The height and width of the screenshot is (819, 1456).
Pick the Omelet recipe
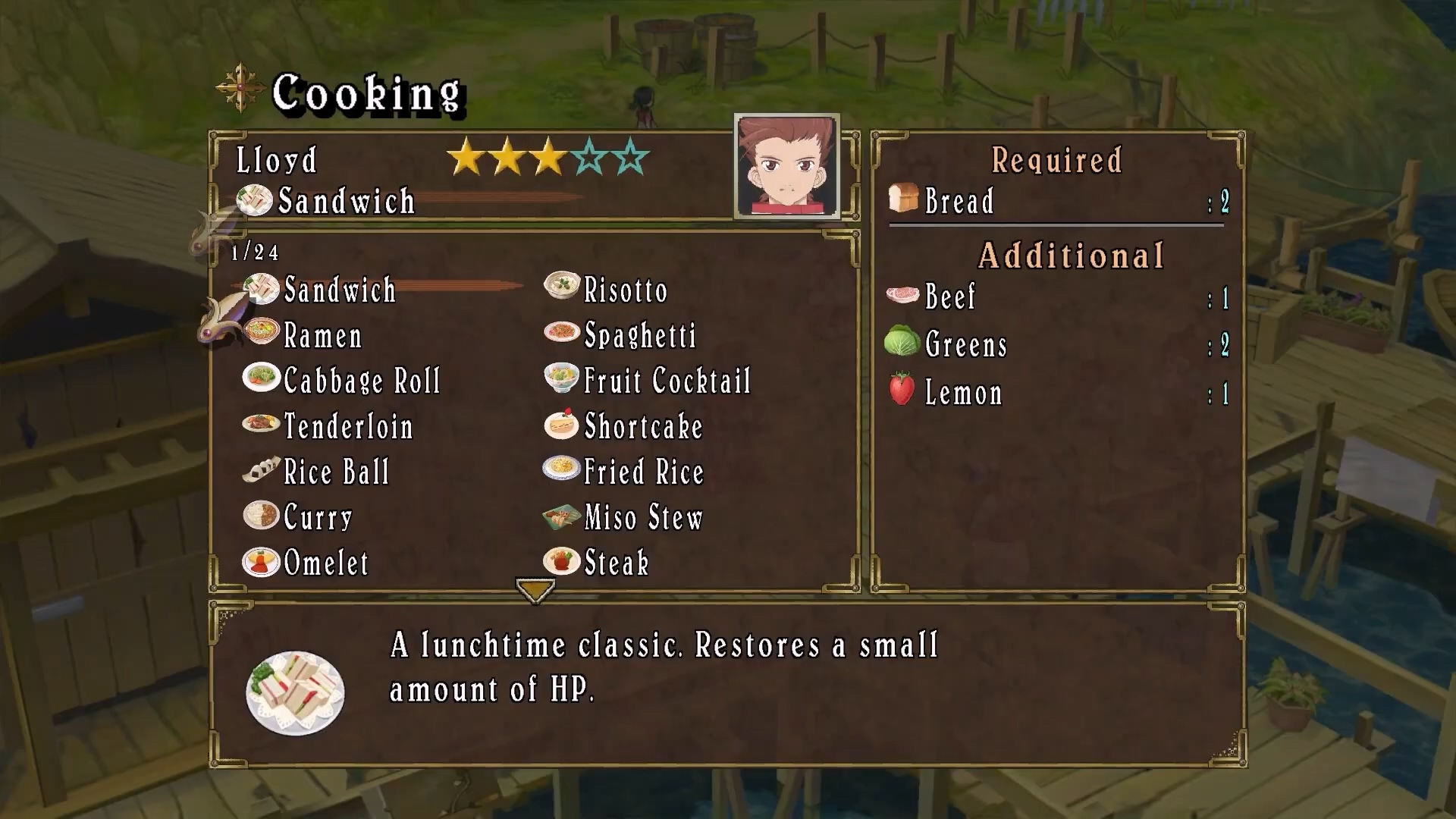325,563
